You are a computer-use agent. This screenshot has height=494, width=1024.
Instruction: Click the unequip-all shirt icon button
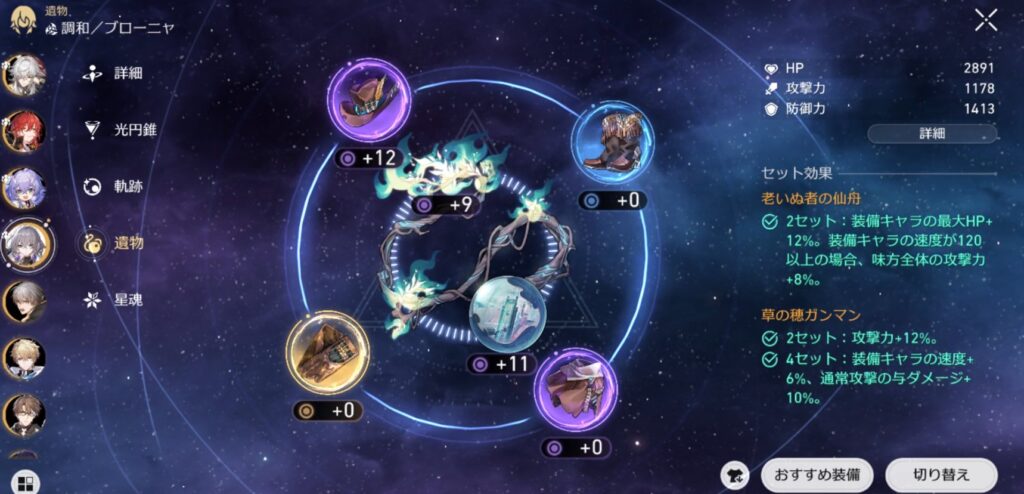click(736, 474)
